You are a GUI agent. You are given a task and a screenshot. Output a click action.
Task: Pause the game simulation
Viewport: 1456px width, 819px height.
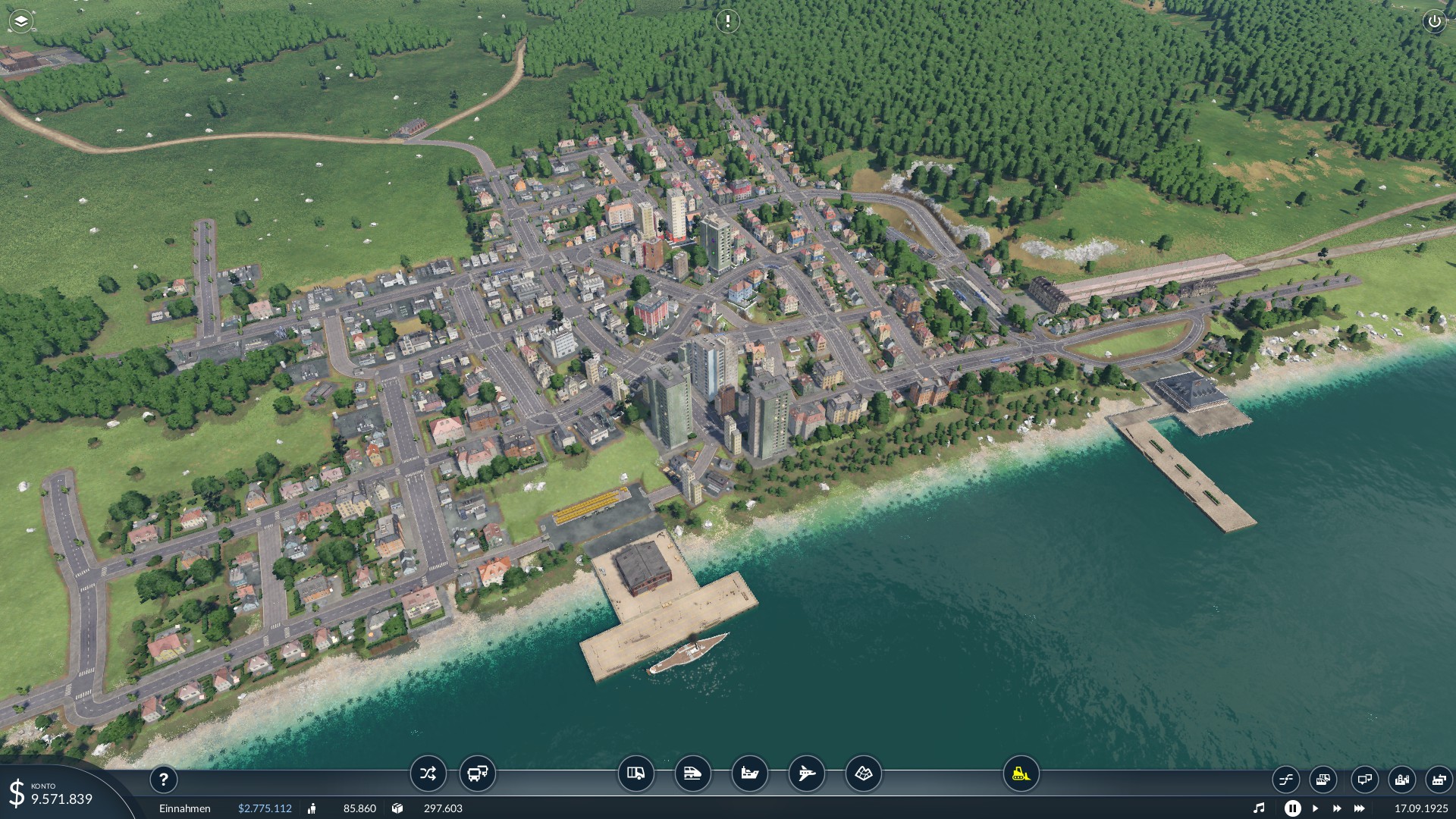(1292, 808)
